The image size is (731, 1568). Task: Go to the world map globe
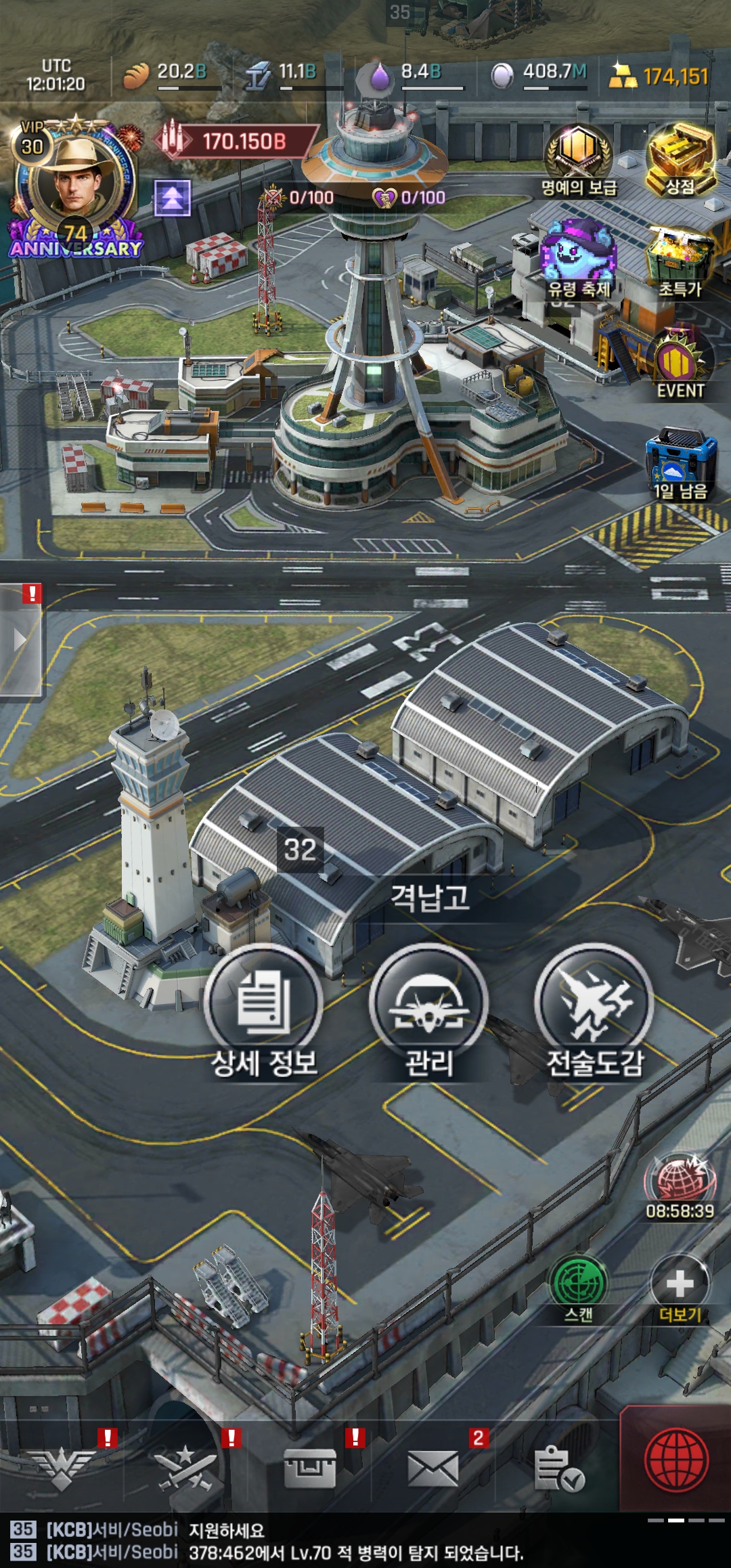pos(677,1460)
